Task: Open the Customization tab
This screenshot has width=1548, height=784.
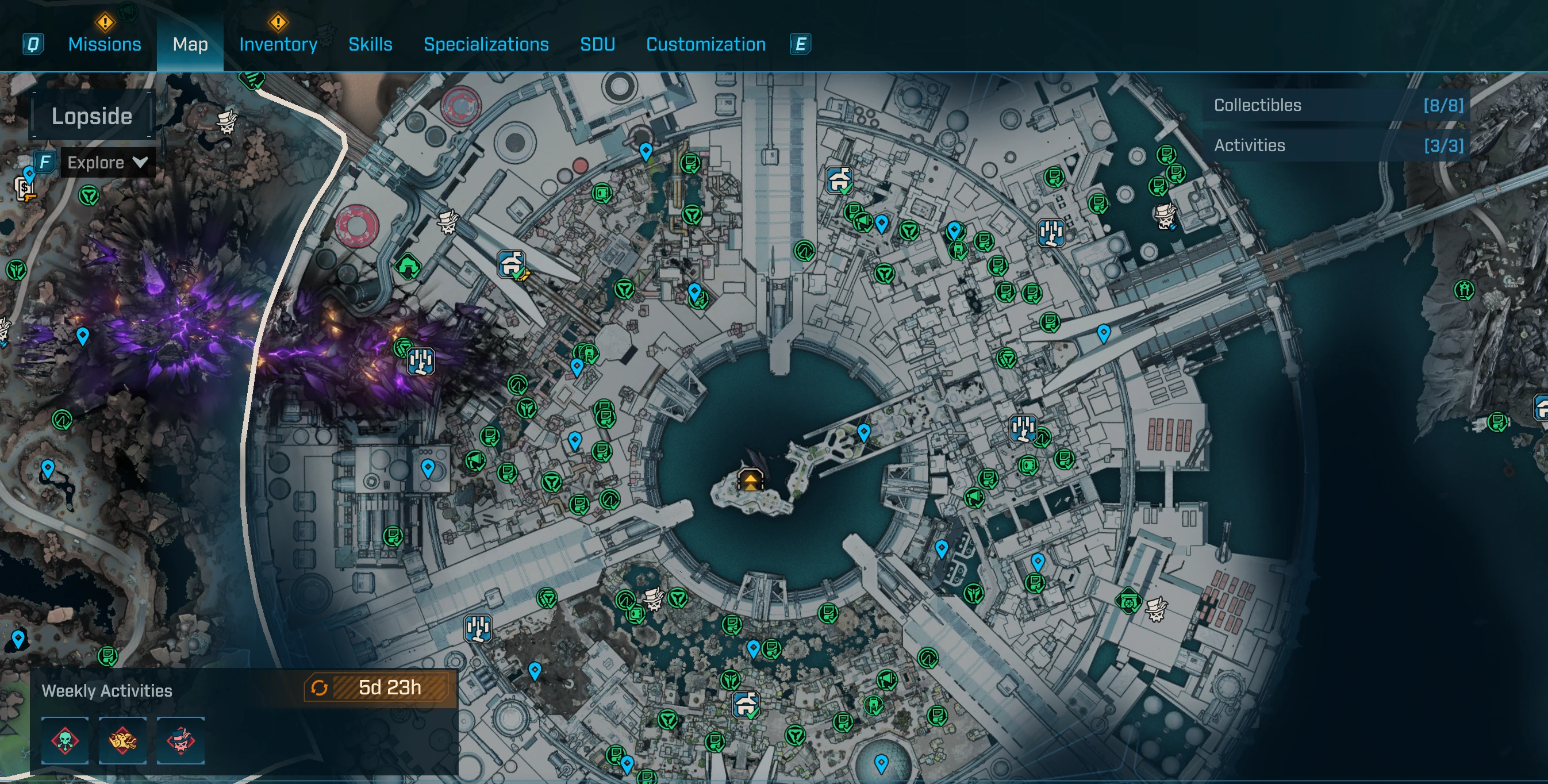Action: coord(705,44)
